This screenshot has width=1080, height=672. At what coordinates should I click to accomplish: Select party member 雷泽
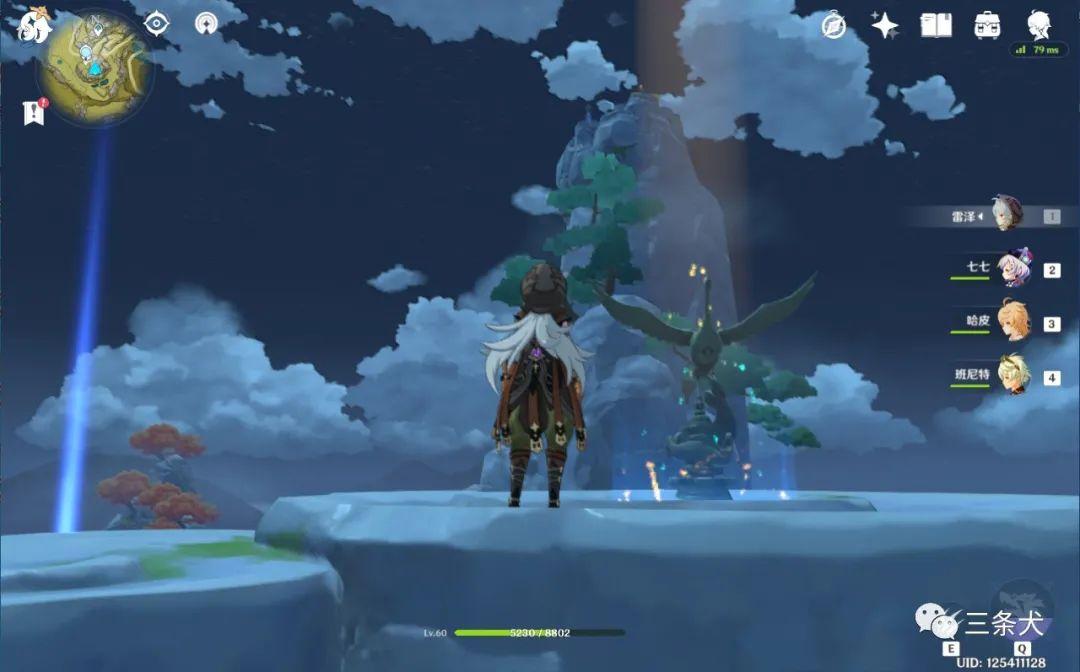pyautogui.click(x=1008, y=215)
